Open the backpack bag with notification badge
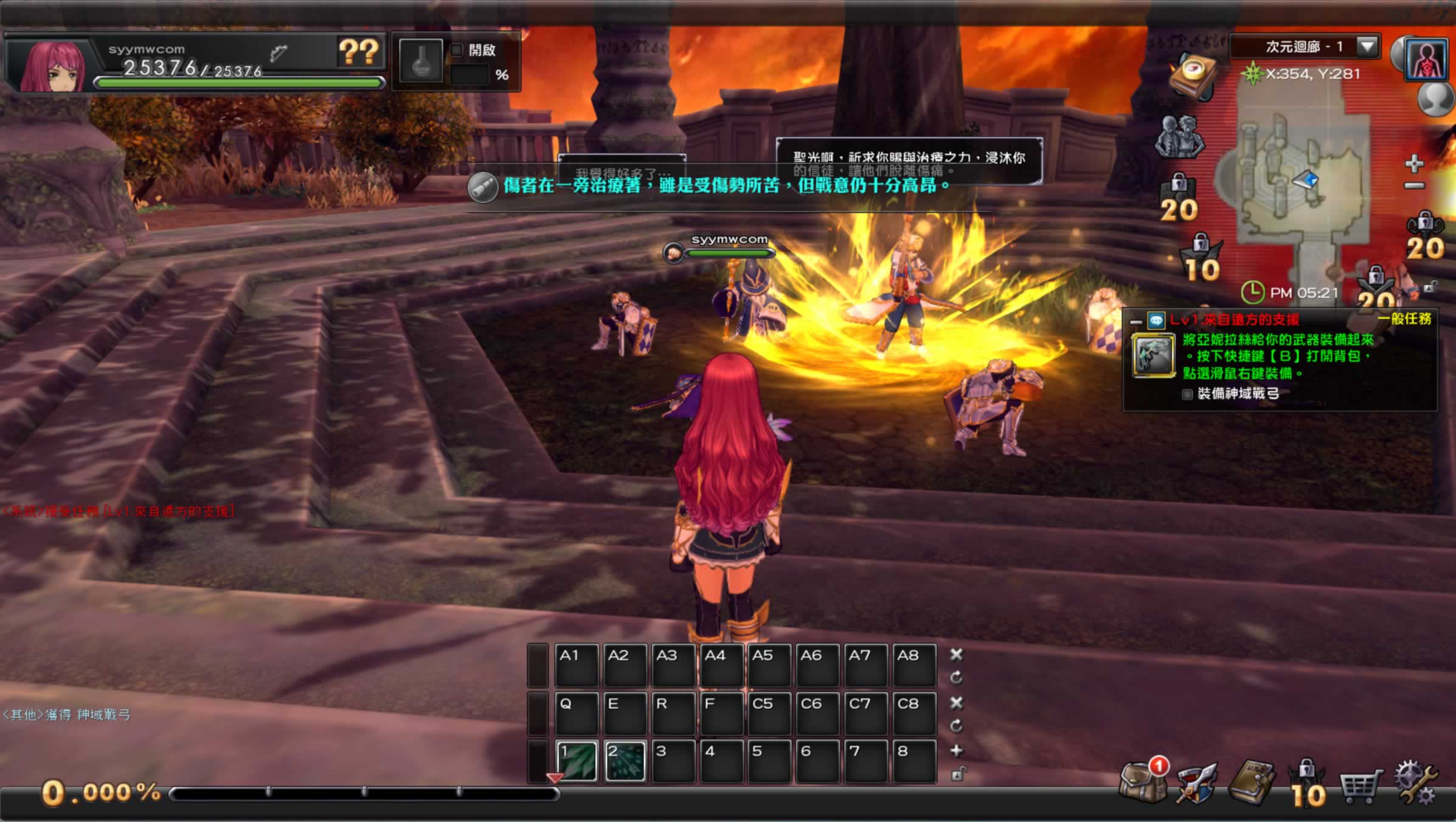Viewport: 1456px width, 822px height. tap(1141, 784)
